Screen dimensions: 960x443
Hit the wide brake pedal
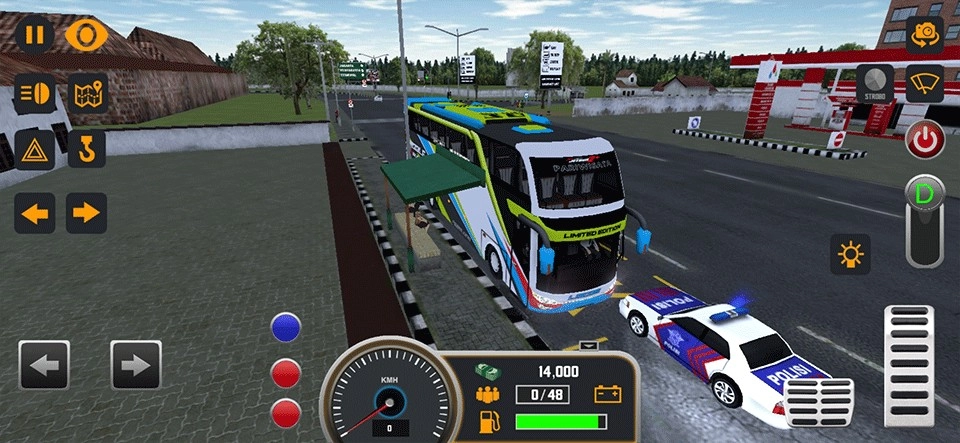coord(820,402)
